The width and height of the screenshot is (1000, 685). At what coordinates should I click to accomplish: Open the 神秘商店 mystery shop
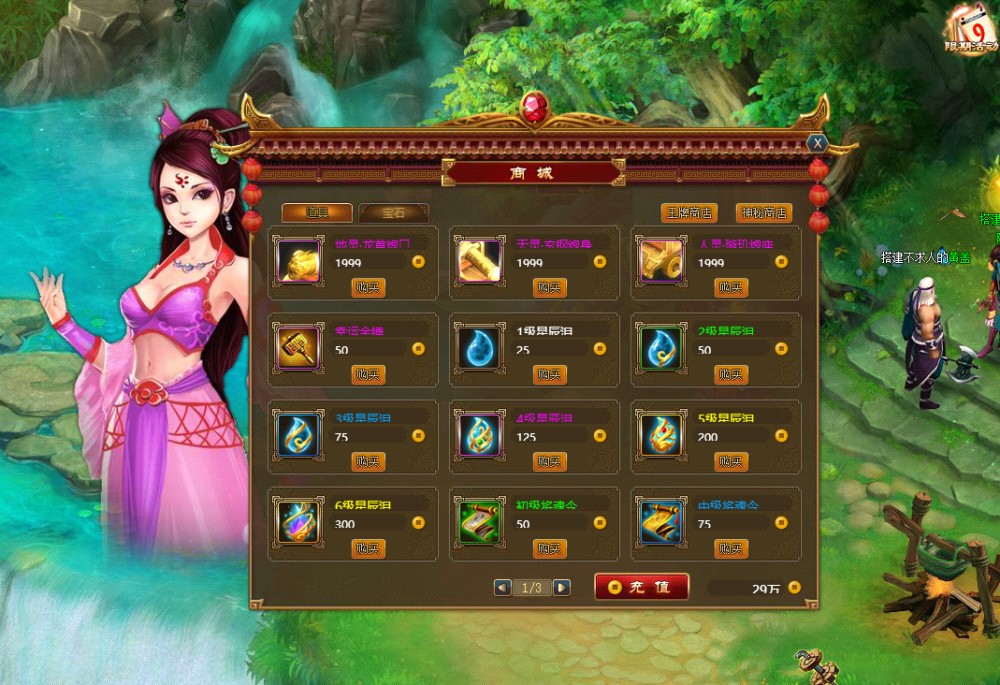coord(763,213)
